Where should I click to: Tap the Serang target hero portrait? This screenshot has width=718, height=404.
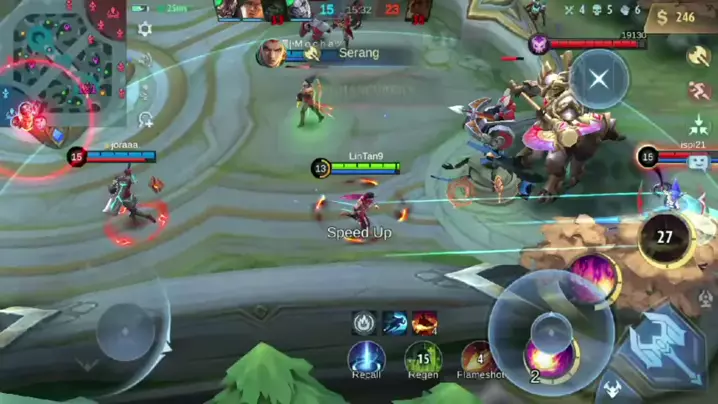click(x=272, y=53)
